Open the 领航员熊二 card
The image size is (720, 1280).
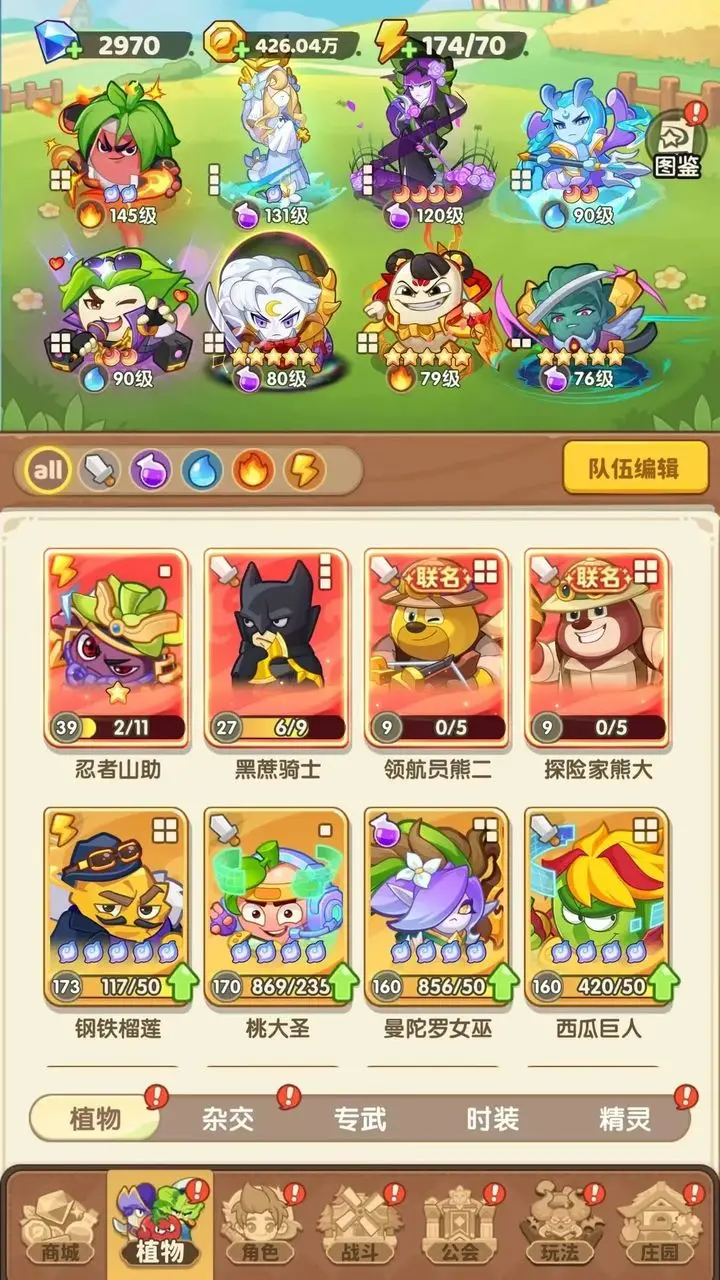click(x=437, y=647)
